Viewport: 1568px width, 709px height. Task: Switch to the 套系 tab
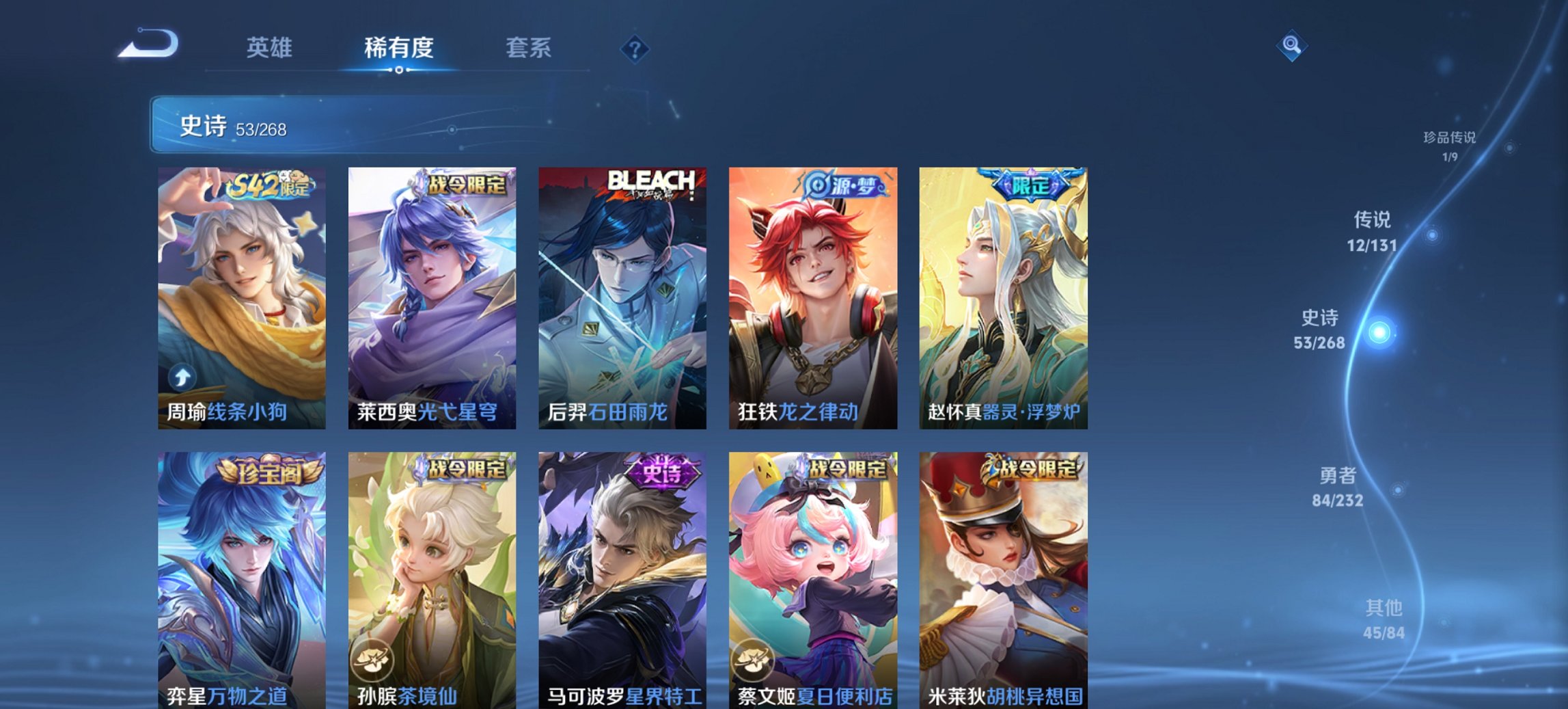click(x=529, y=48)
